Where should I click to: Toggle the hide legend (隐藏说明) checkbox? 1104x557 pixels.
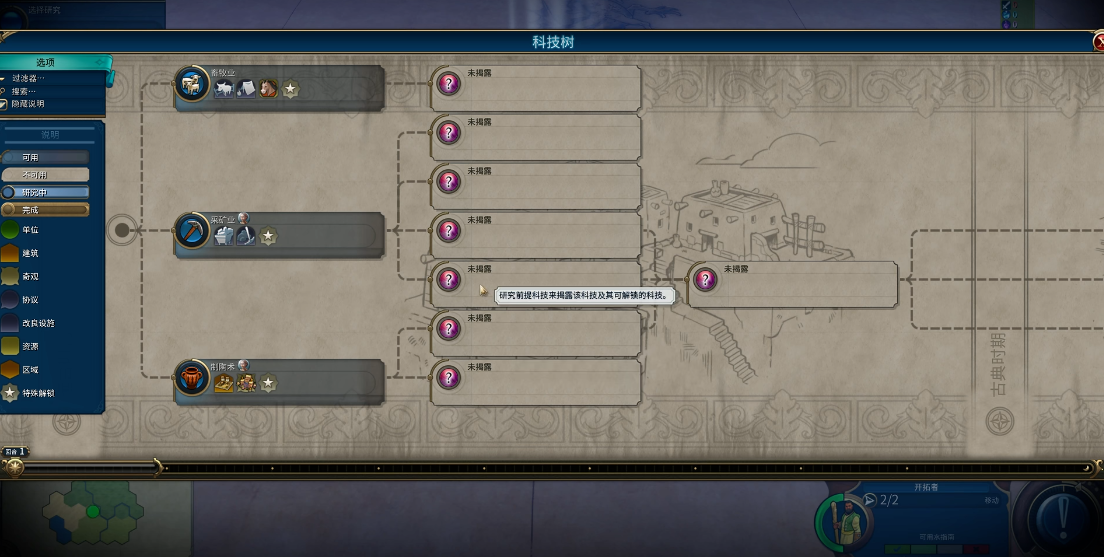coord(5,104)
